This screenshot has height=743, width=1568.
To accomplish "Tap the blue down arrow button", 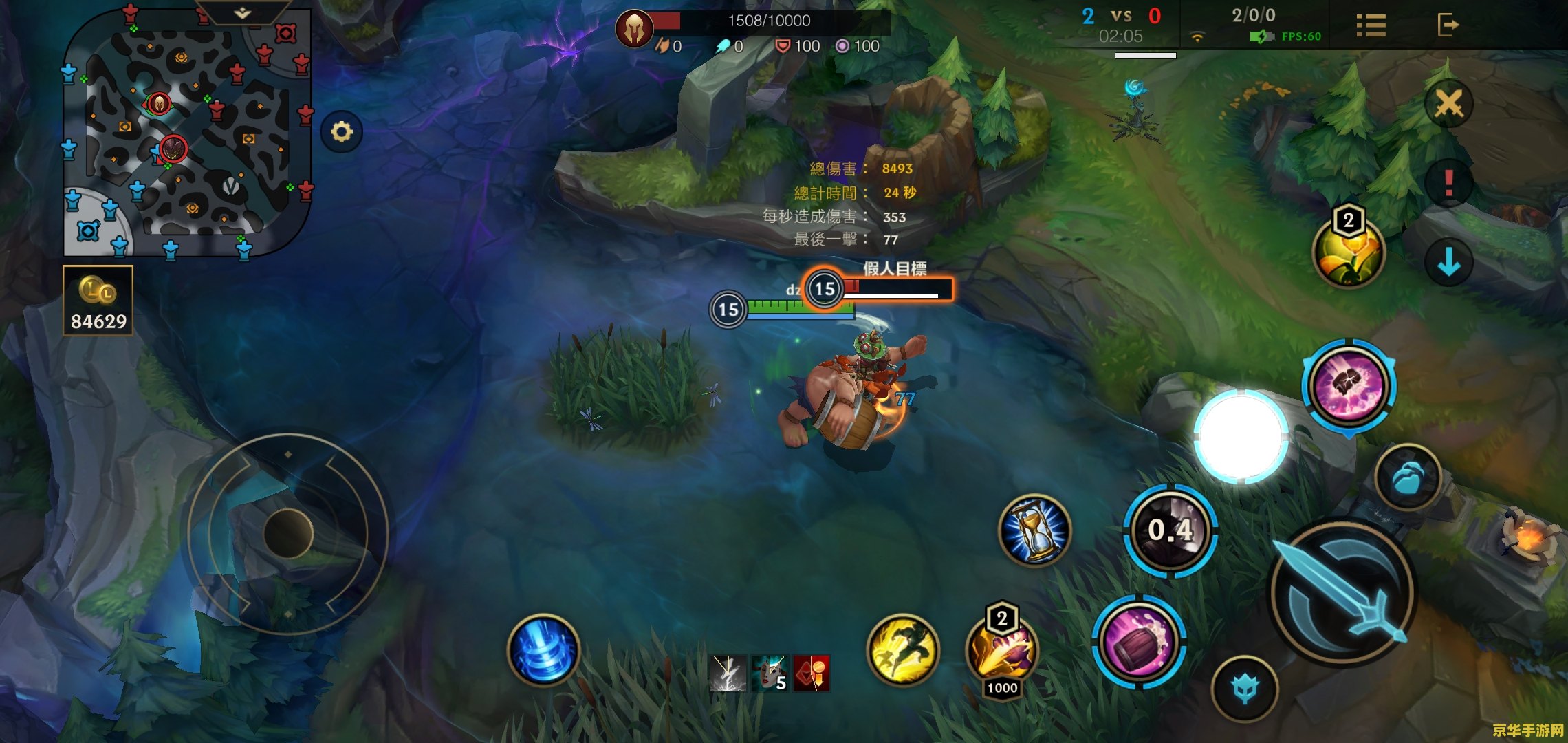I will 1448,262.
